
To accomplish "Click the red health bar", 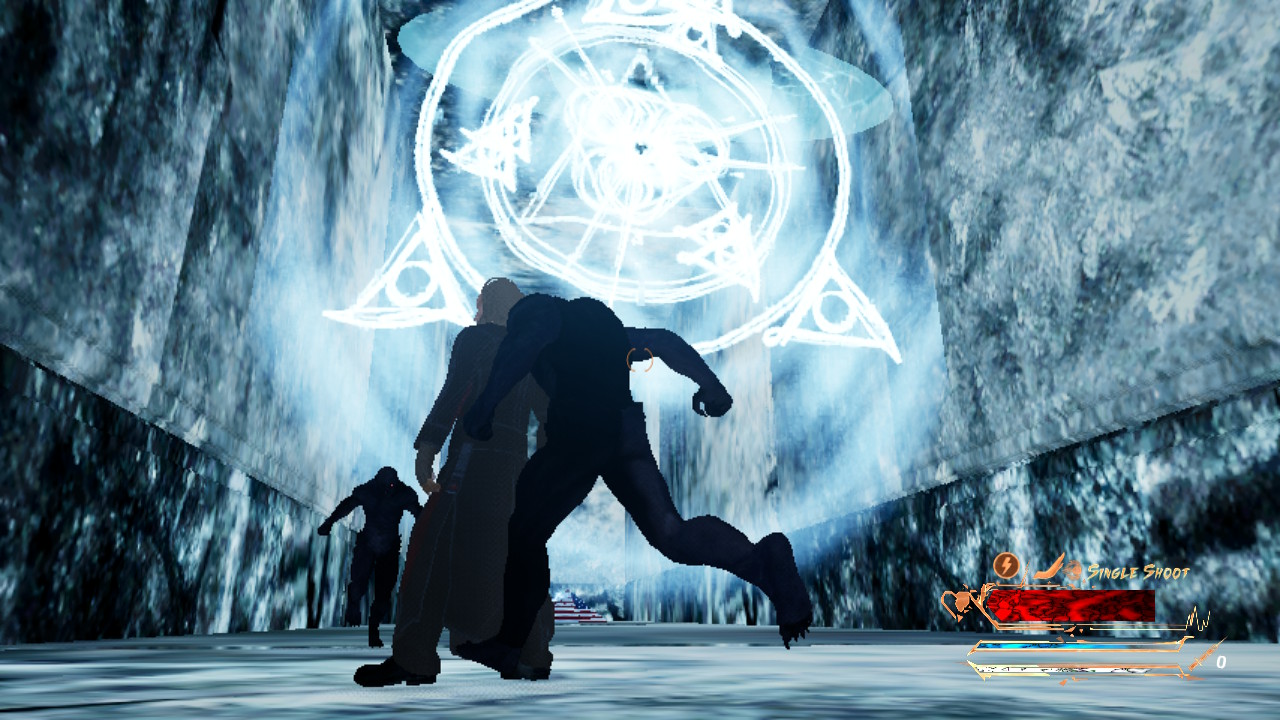I will pyautogui.click(x=1070, y=605).
